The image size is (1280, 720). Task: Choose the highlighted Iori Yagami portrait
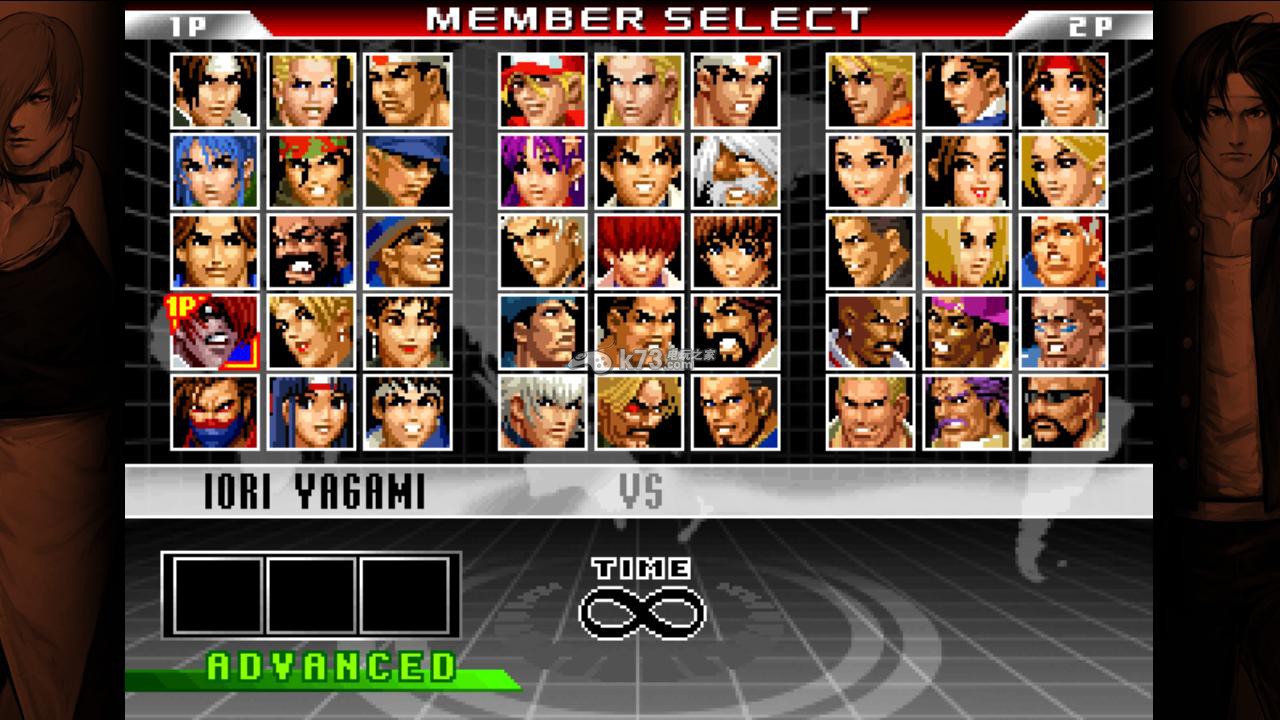coord(214,331)
